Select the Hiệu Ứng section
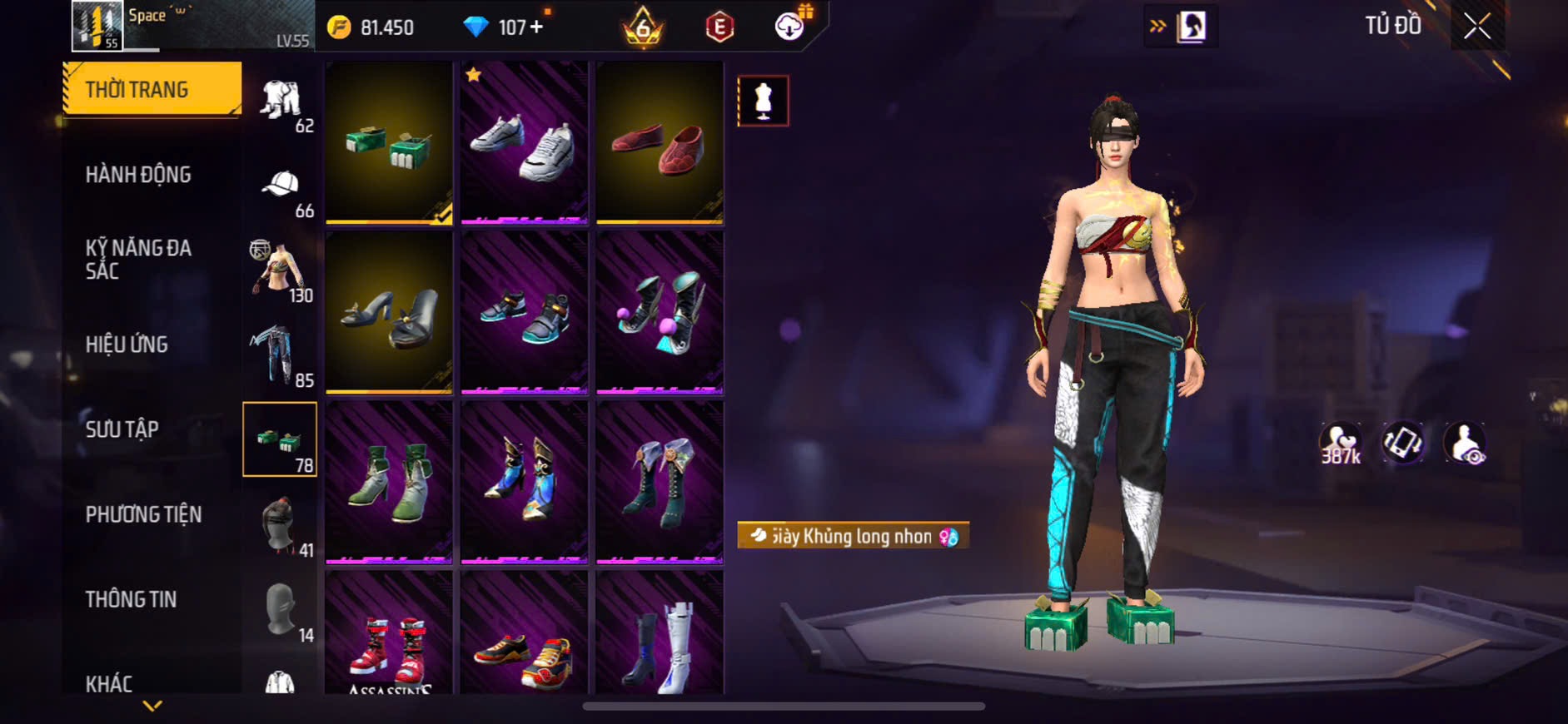 click(127, 345)
